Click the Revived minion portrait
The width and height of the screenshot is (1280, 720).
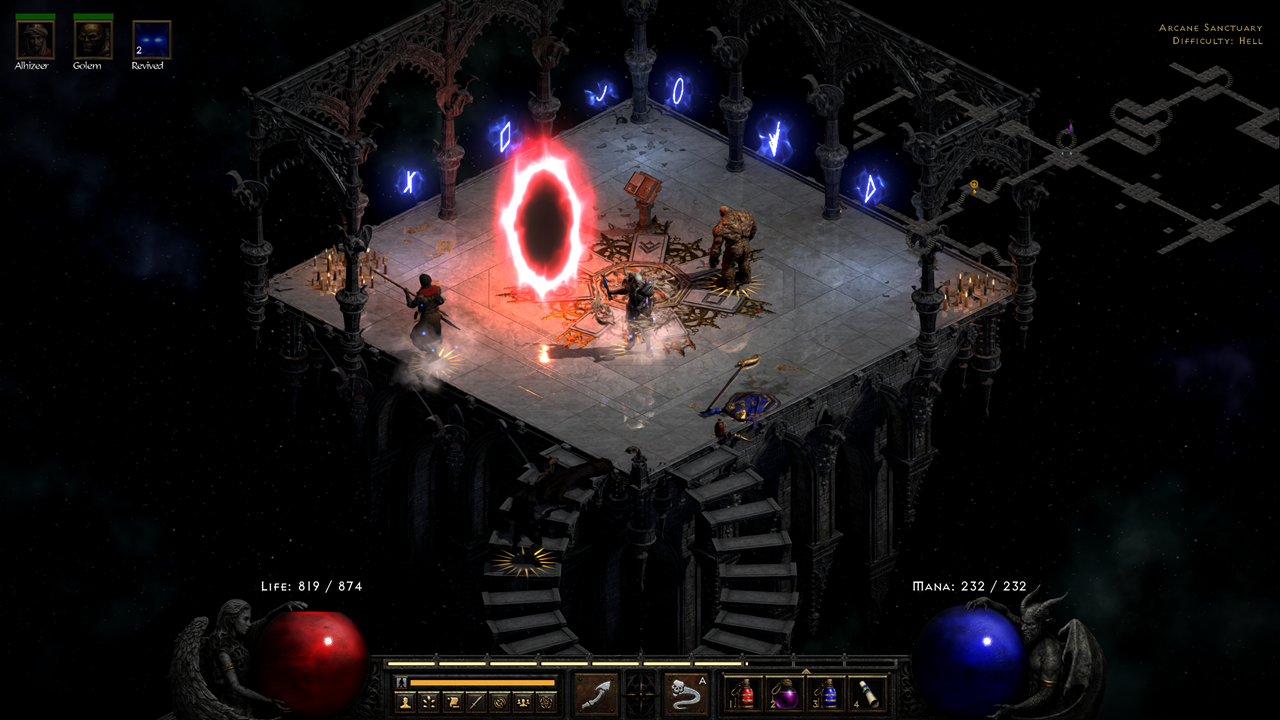[151, 40]
